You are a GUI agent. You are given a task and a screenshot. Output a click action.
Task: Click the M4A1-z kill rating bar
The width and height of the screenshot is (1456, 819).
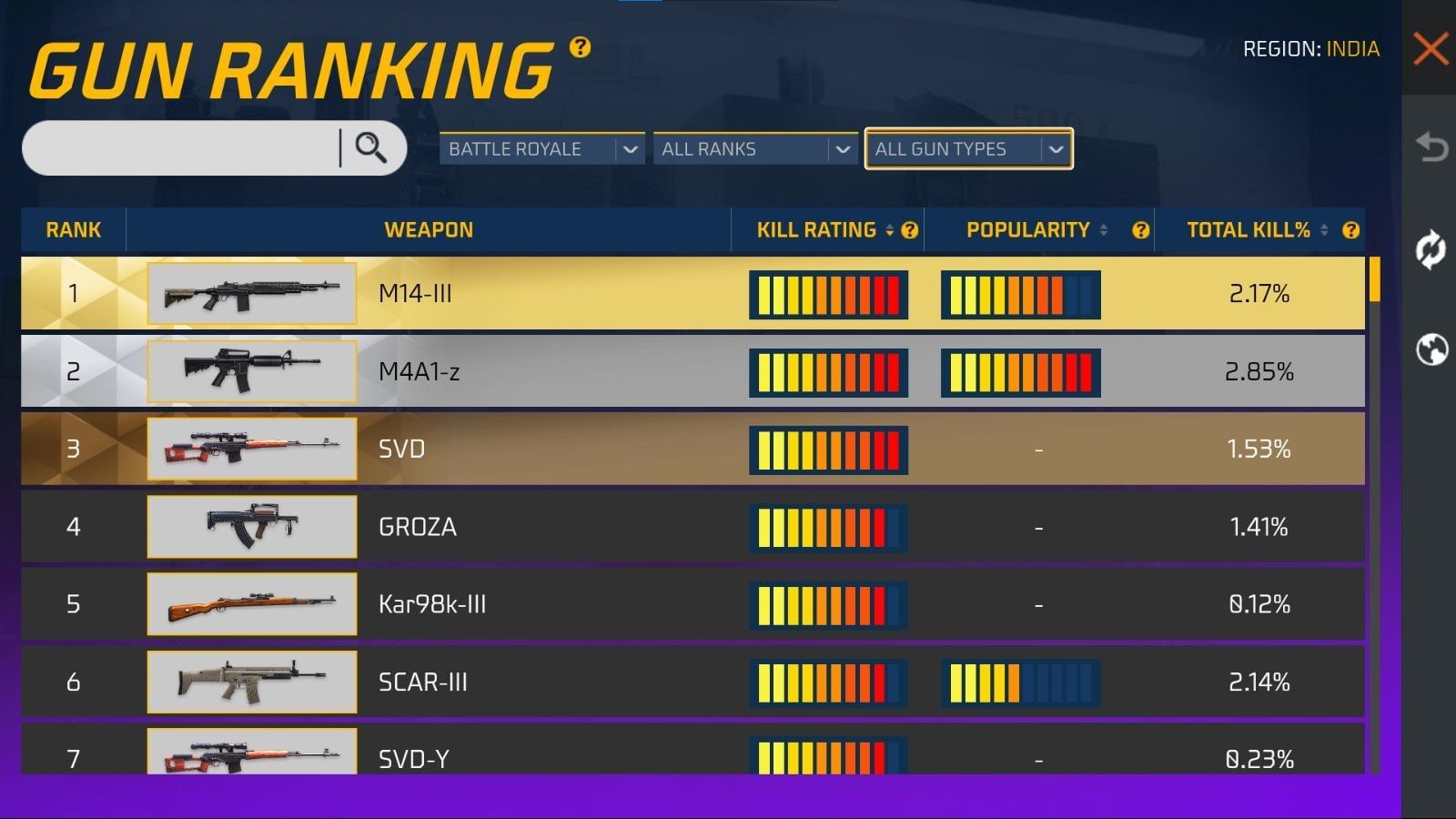tap(828, 371)
